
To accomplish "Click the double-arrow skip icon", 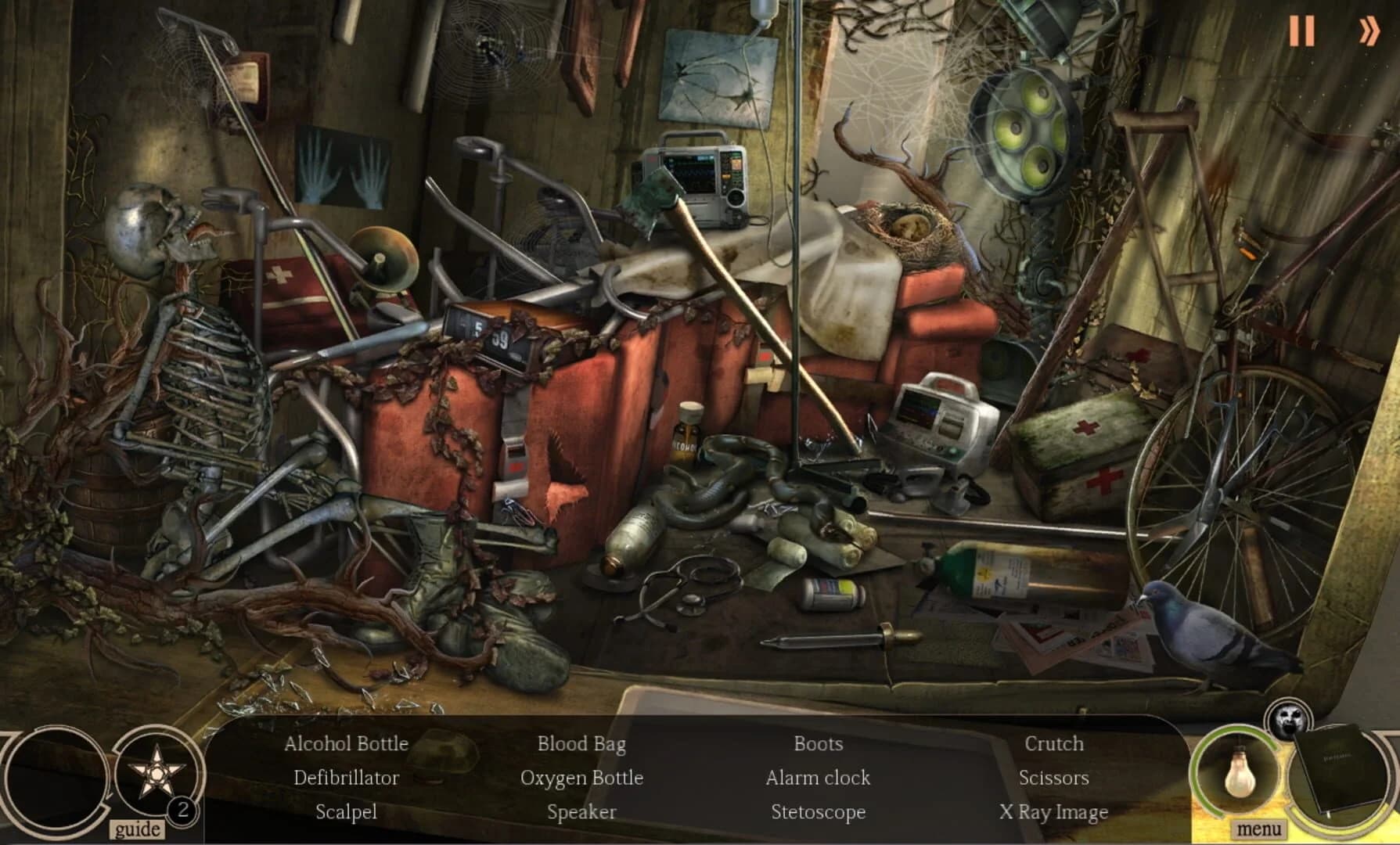I will 1369,31.
